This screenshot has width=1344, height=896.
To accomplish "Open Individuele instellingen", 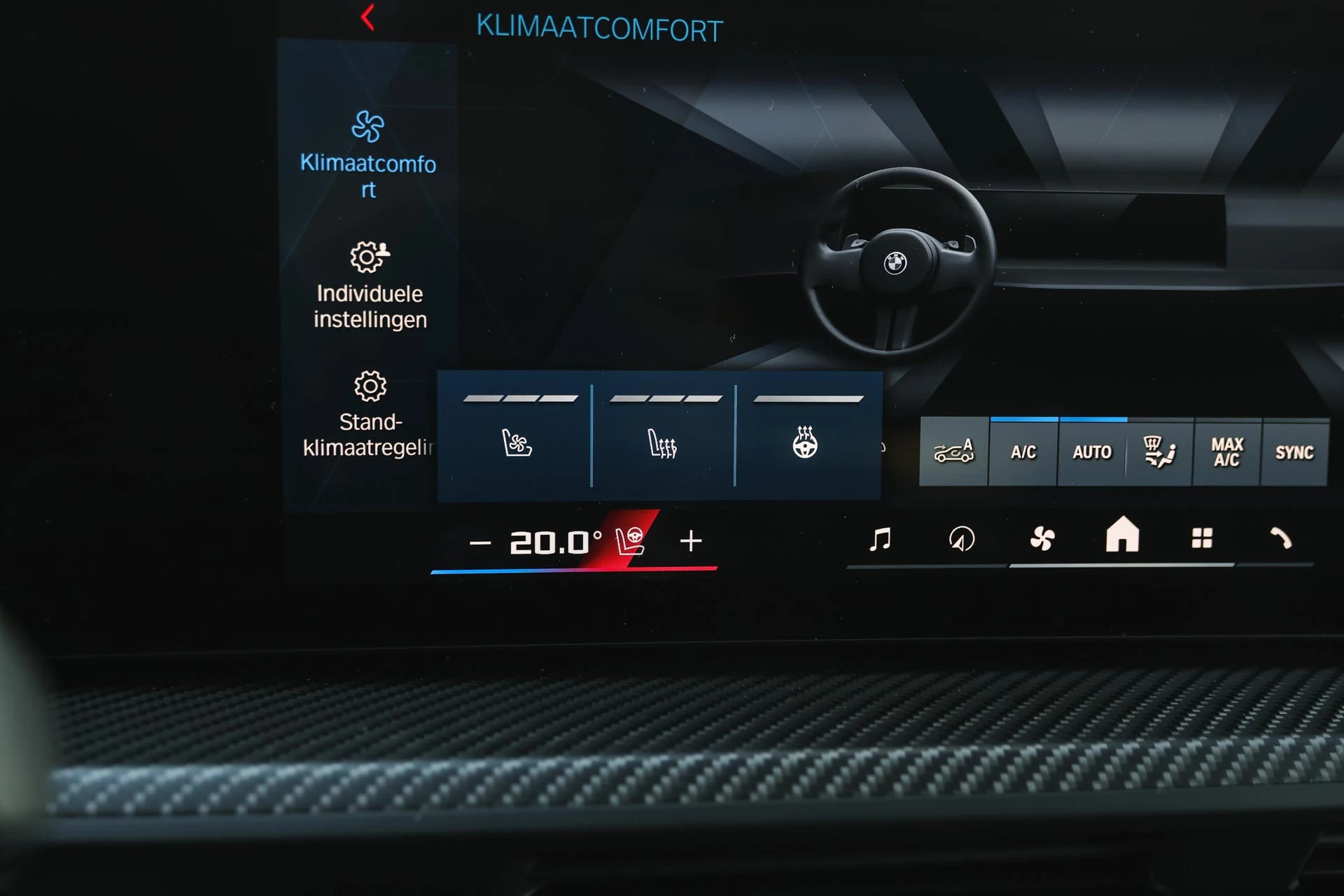I will 370,286.
